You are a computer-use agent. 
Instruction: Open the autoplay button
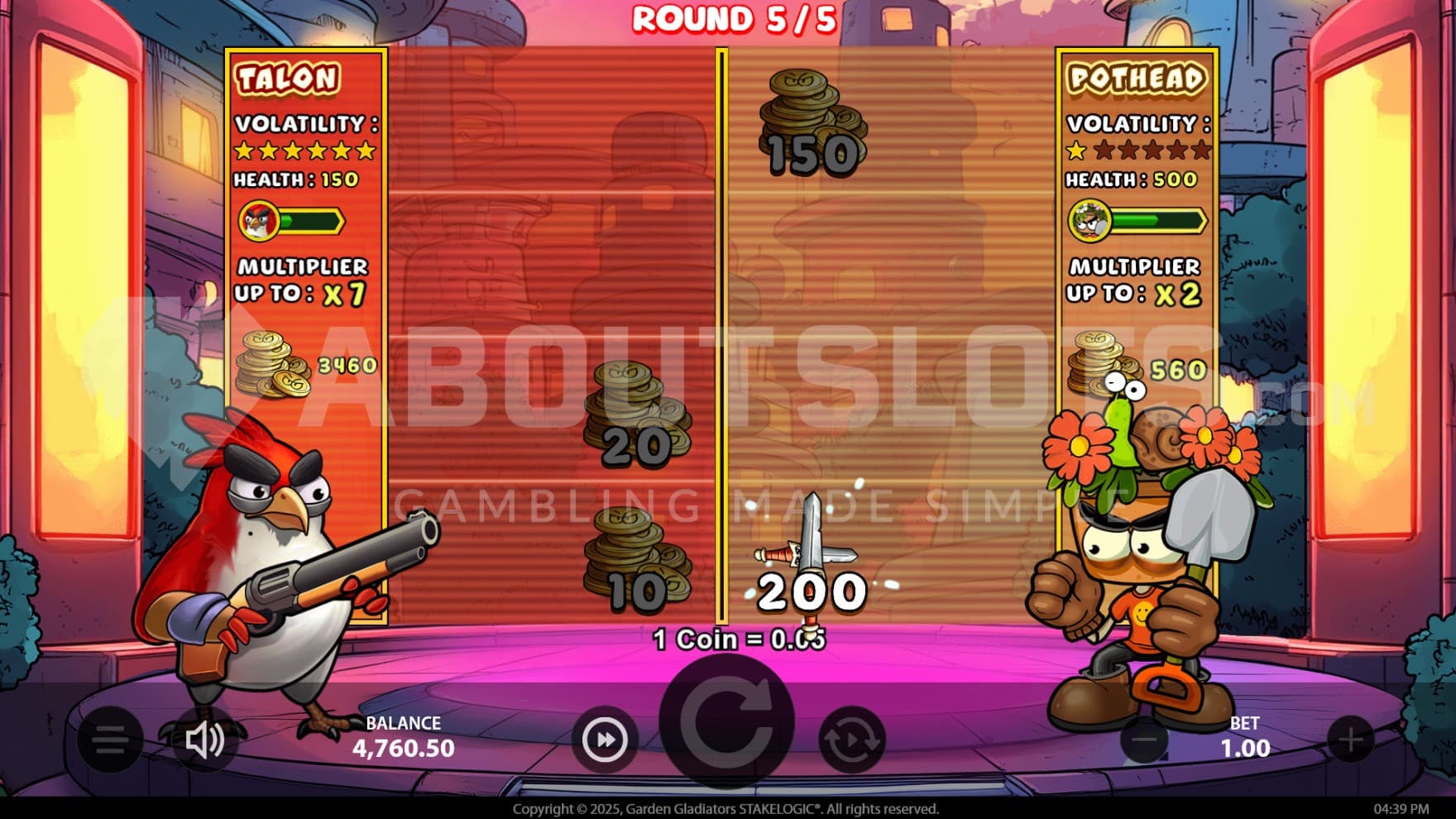point(850,740)
